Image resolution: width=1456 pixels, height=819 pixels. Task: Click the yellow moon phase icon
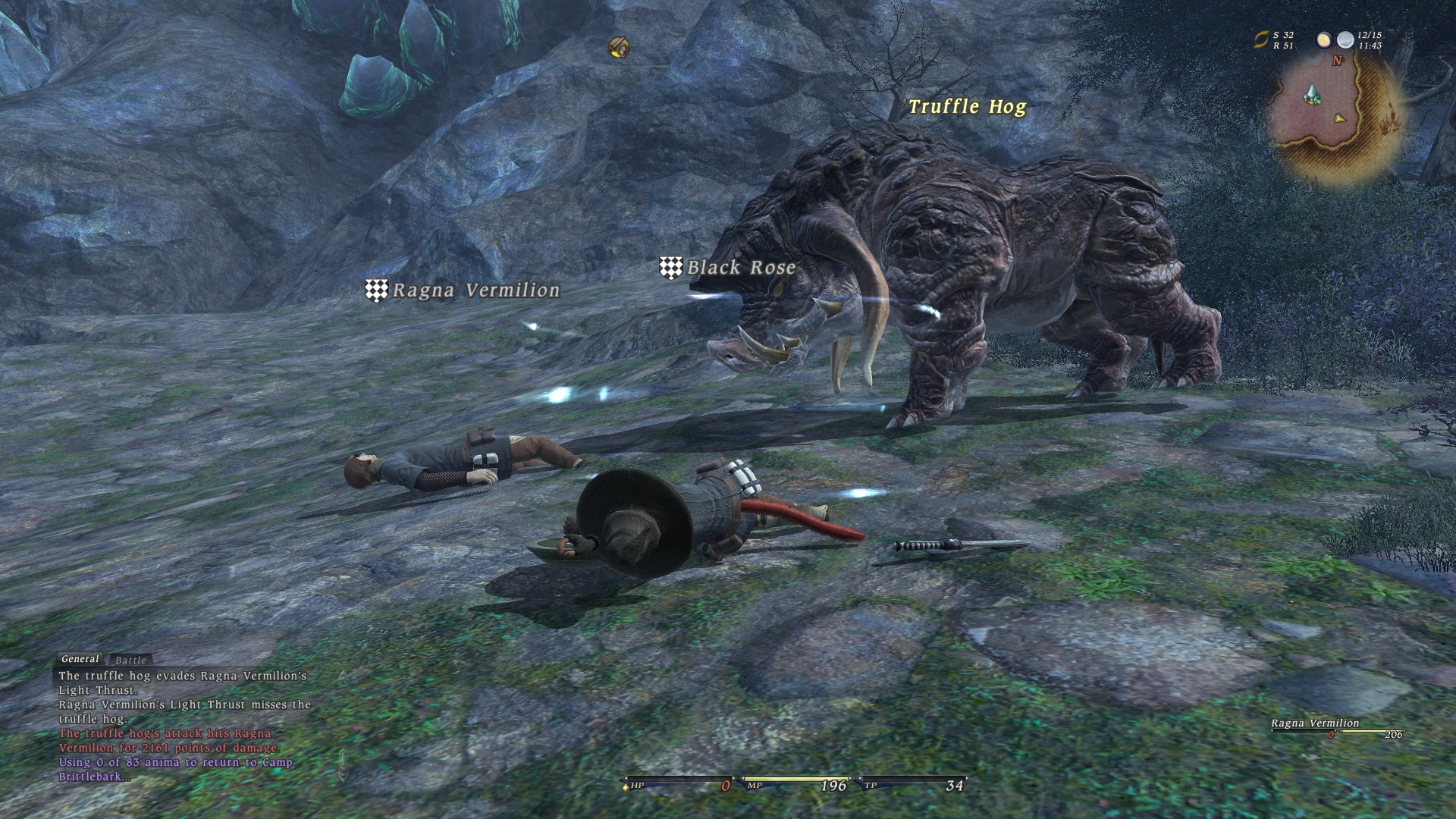click(x=1324, y=39)
